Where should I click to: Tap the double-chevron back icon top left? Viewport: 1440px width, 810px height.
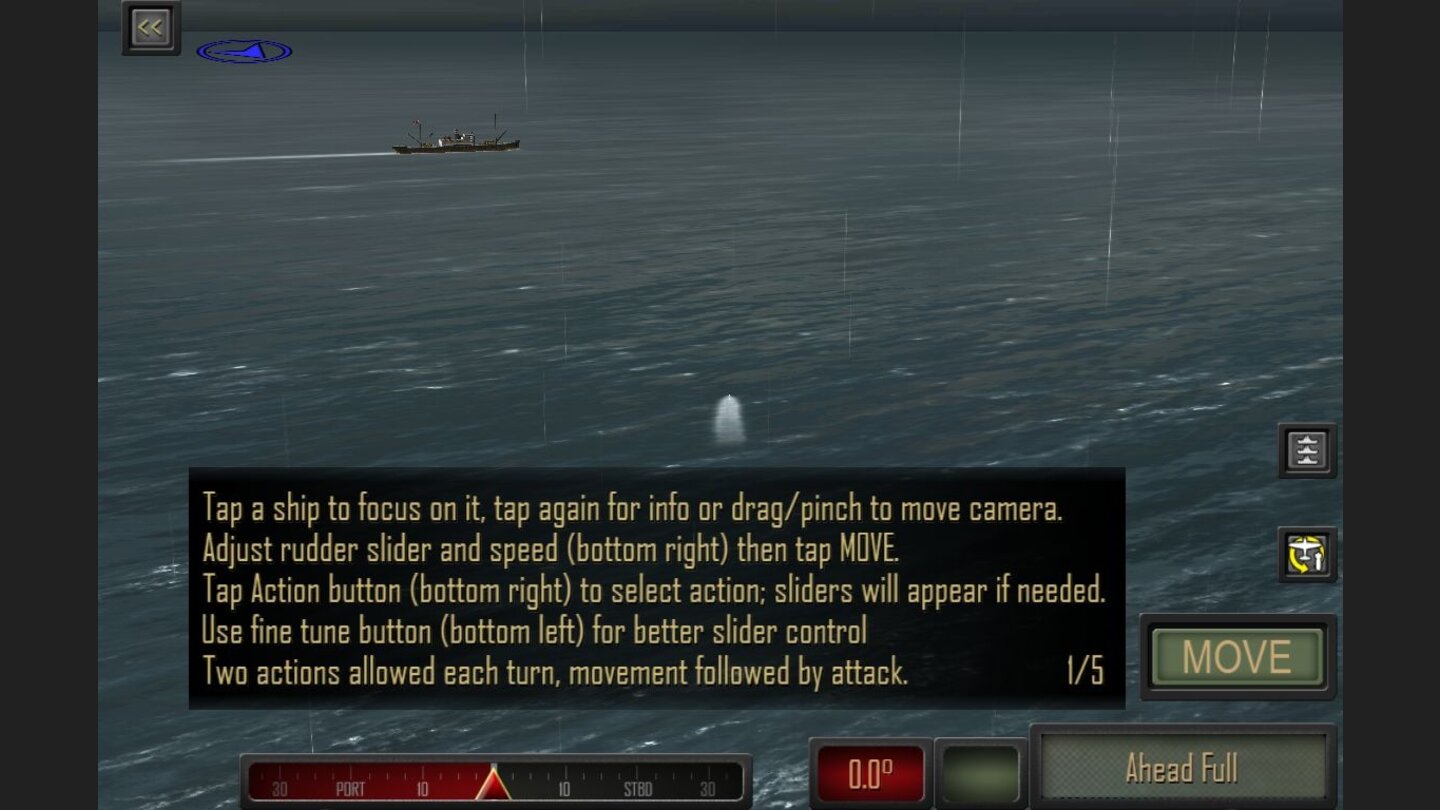(151, 27)
